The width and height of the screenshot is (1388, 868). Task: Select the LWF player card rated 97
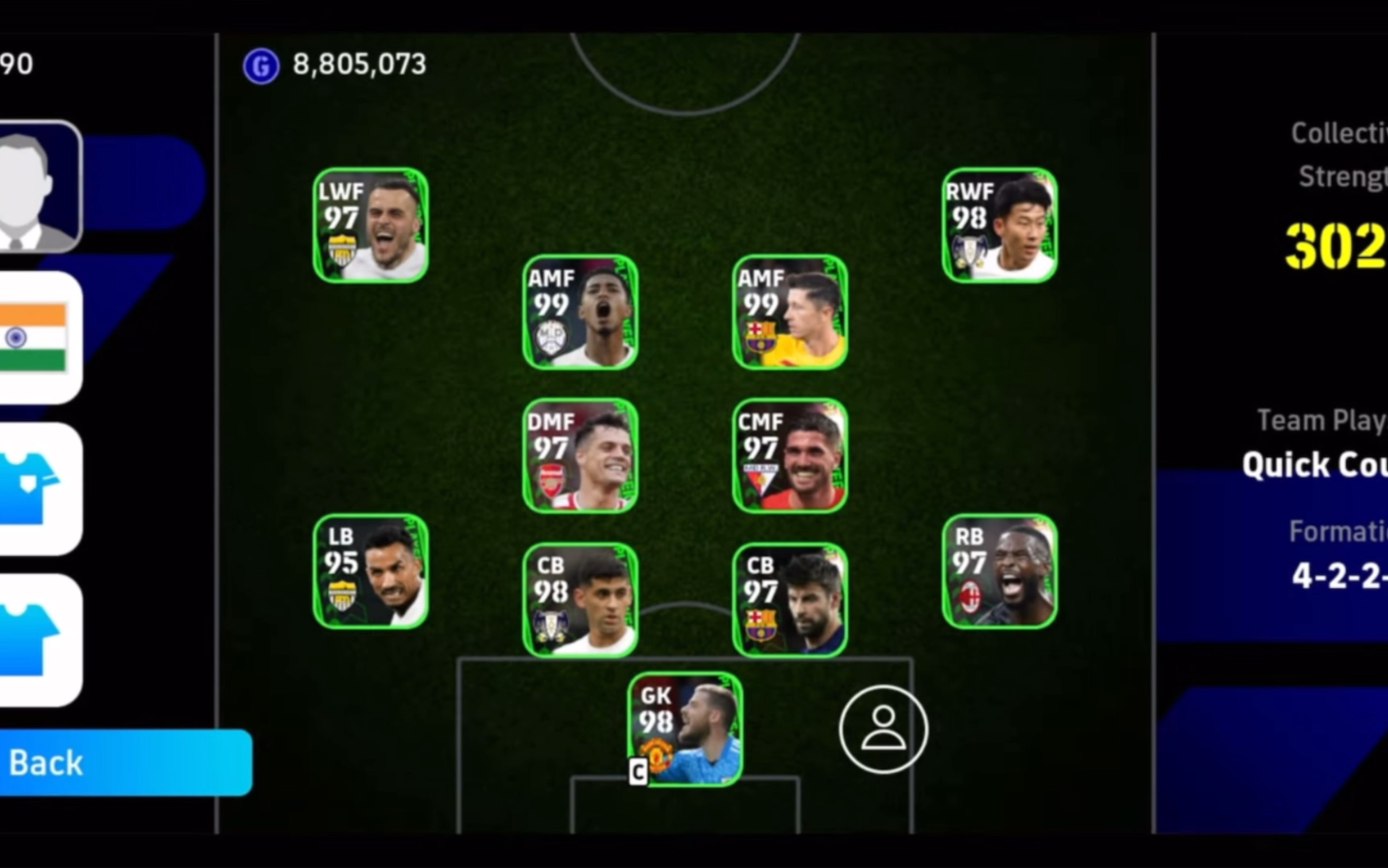click(370, 225)
